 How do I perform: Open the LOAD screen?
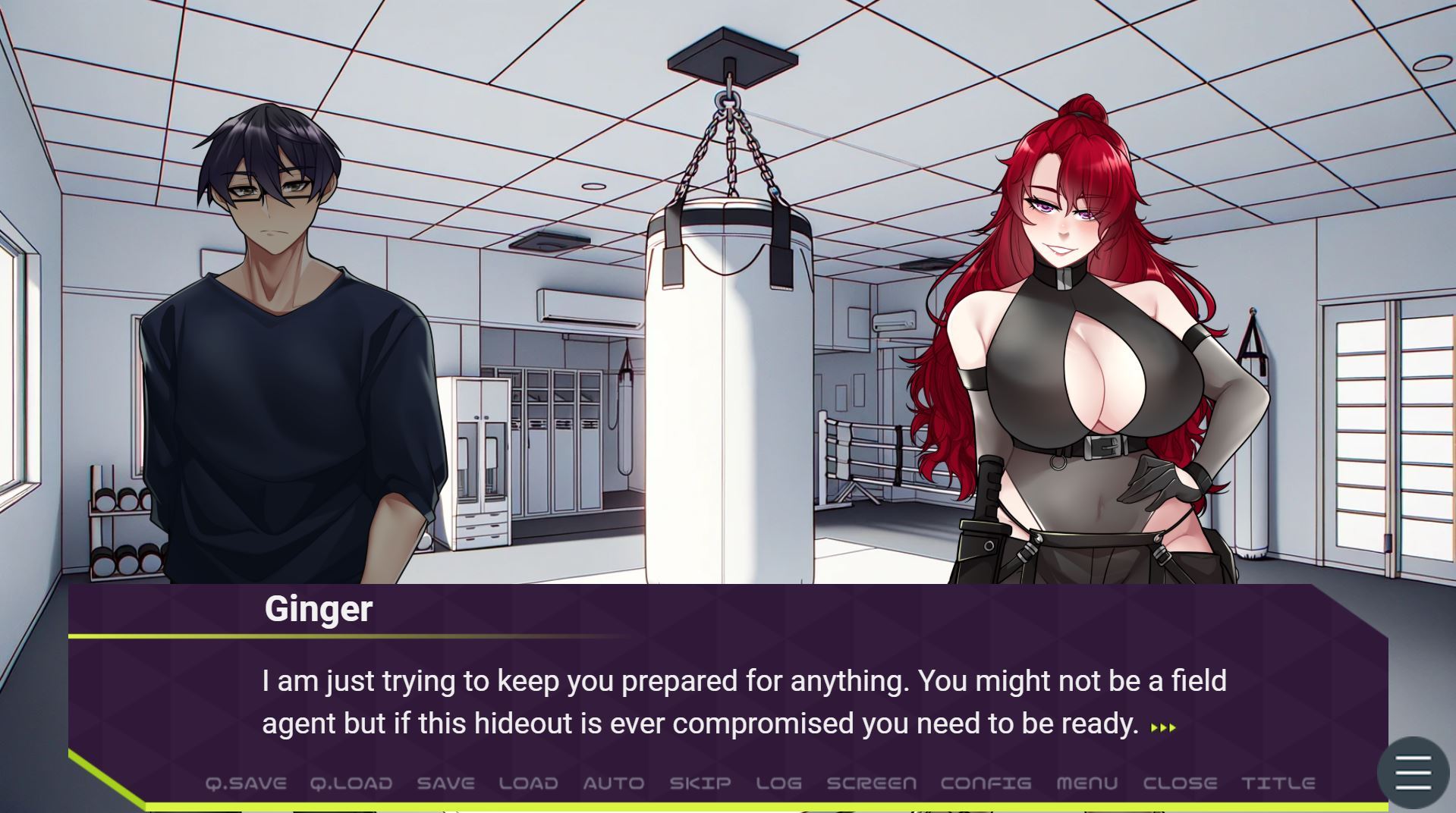528,783
